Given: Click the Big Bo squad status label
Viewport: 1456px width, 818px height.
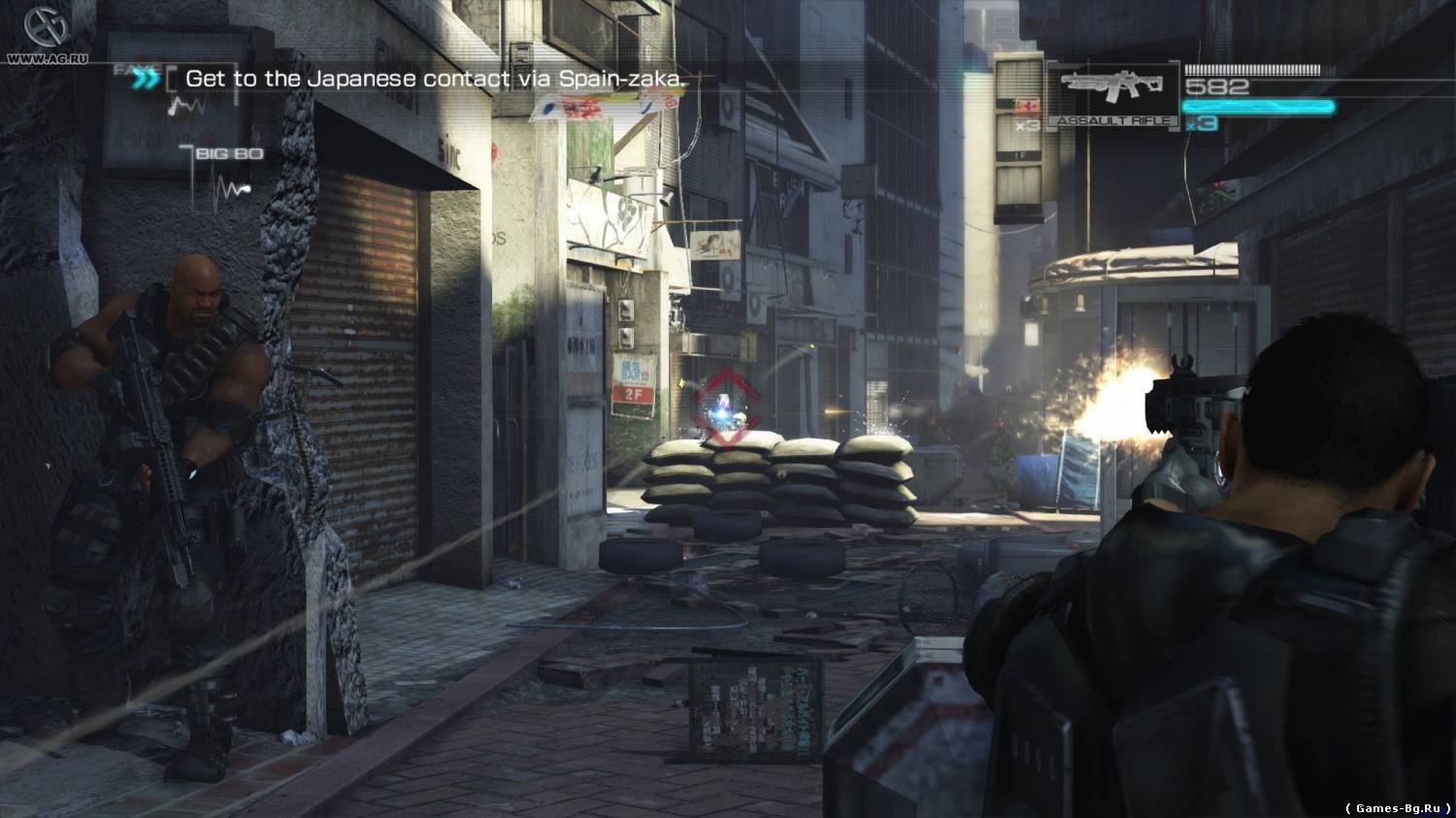Looking at the screenshot, I should pos(229,153).
